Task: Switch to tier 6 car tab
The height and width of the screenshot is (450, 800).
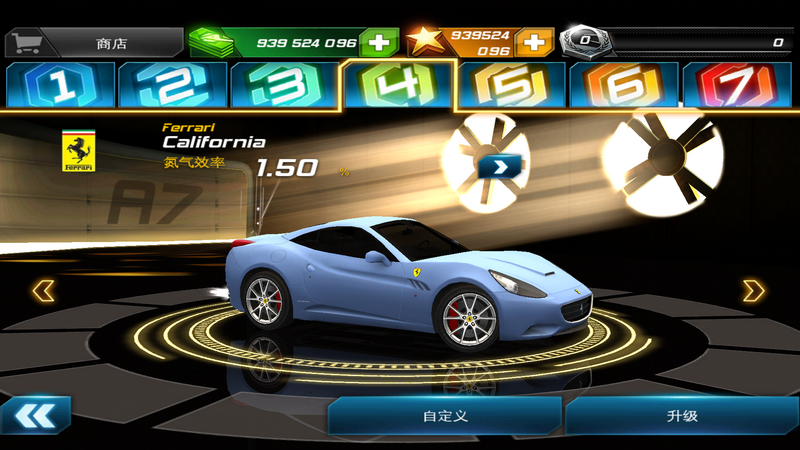Action: point(623,86)
